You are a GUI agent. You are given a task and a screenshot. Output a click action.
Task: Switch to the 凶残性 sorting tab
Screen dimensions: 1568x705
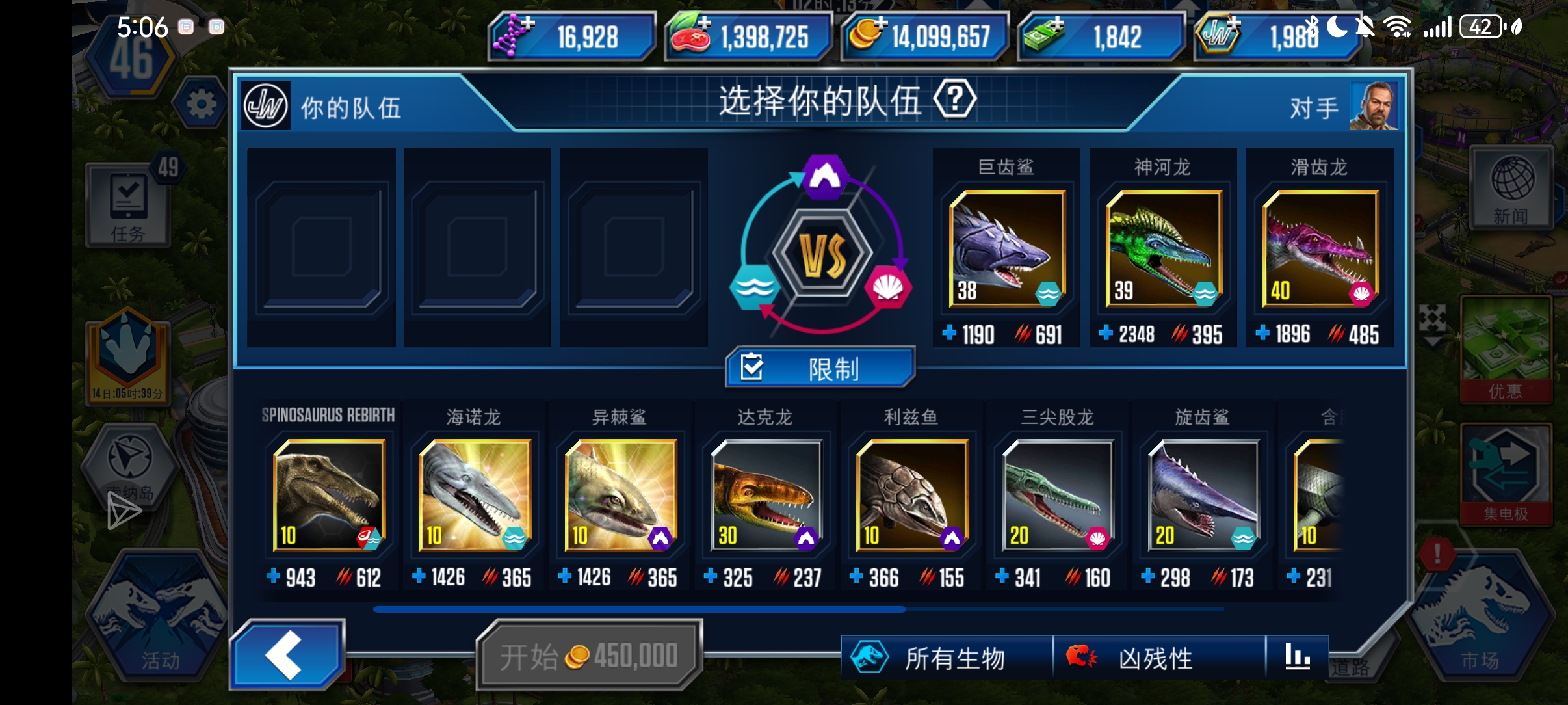coord(1145,657)
